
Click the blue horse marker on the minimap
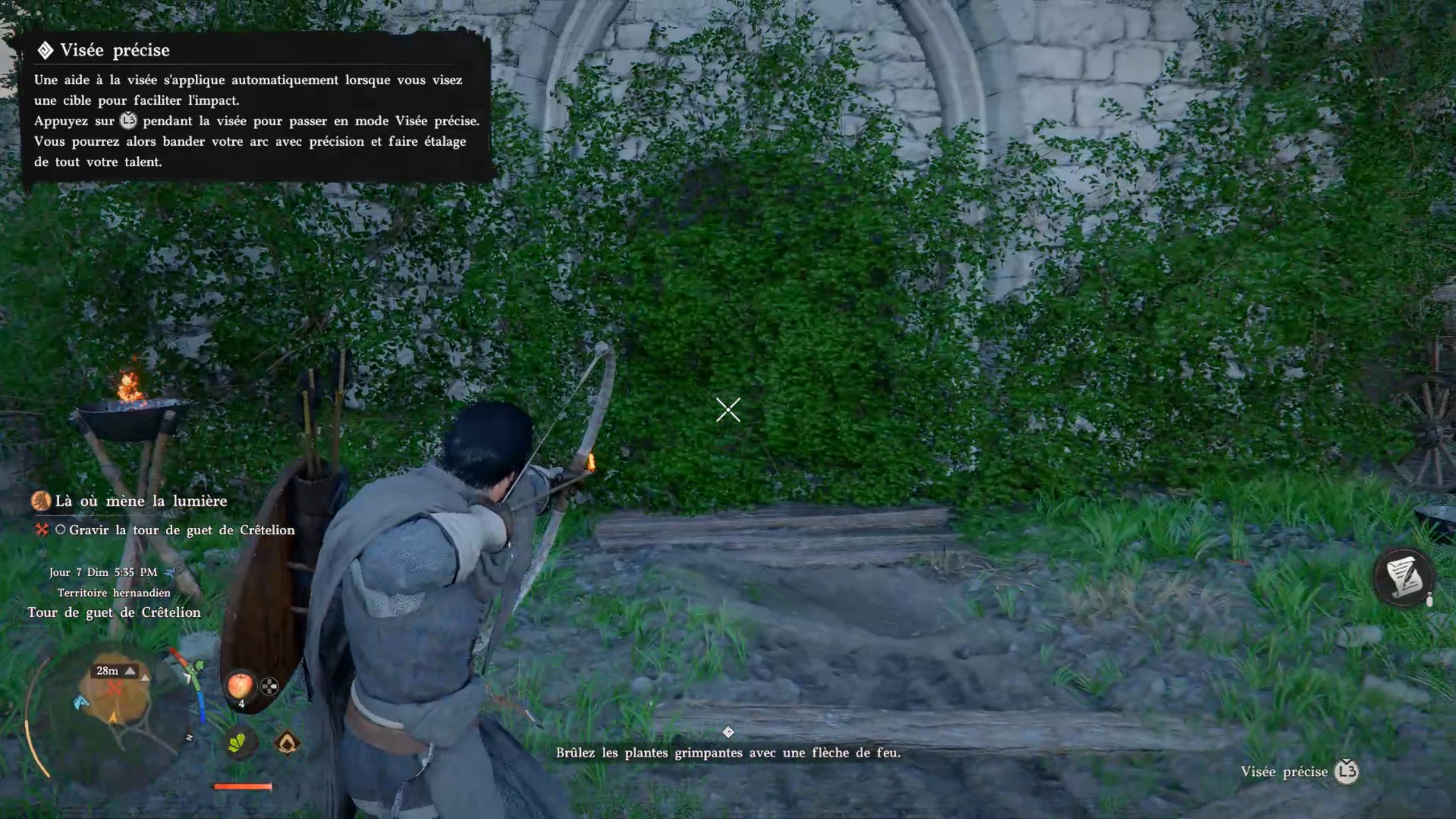[81, 702]
